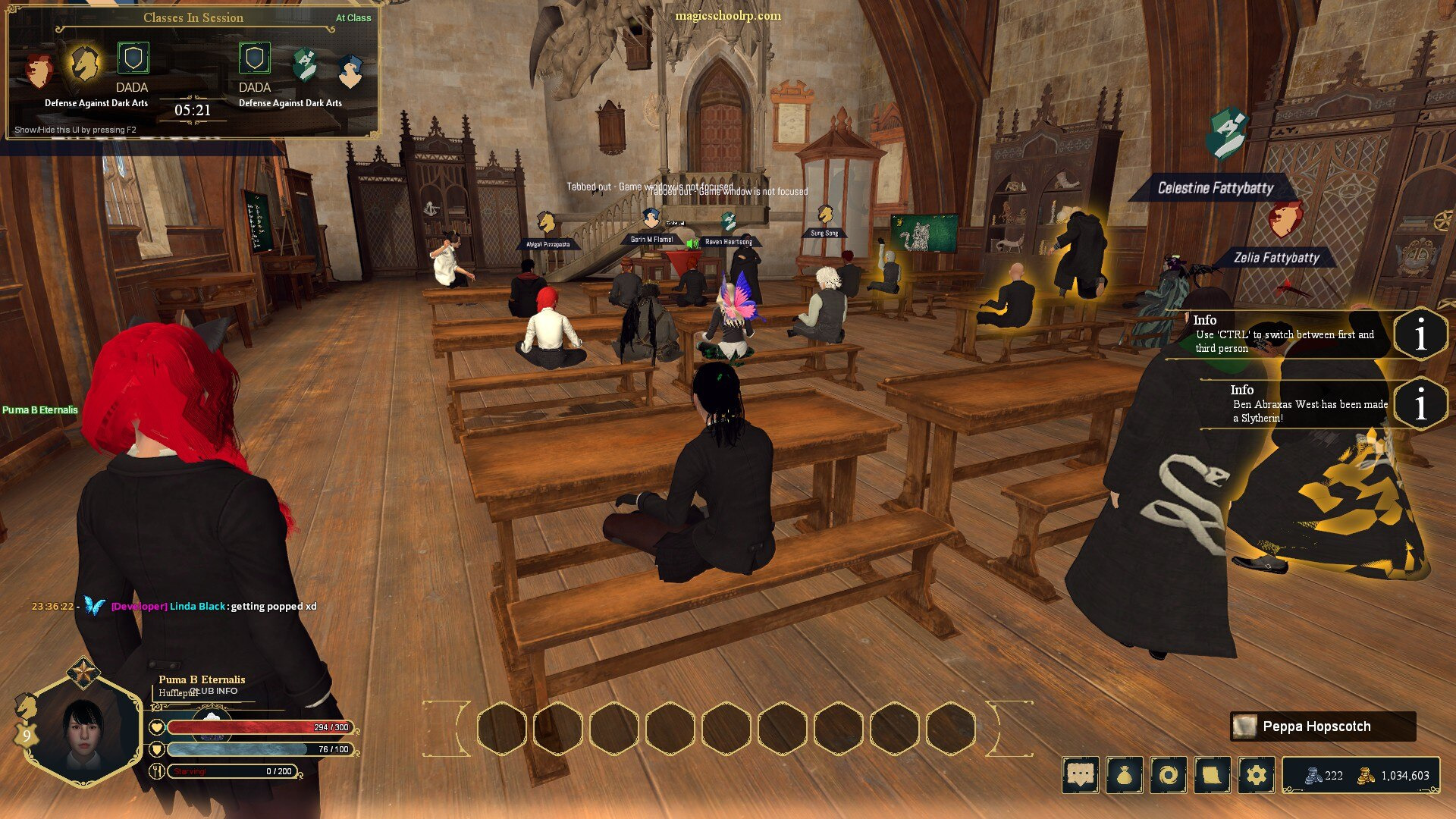This screenshot has height=819, width=1456.
Task: Click the gold star badge above portrait
Action: 81,672
